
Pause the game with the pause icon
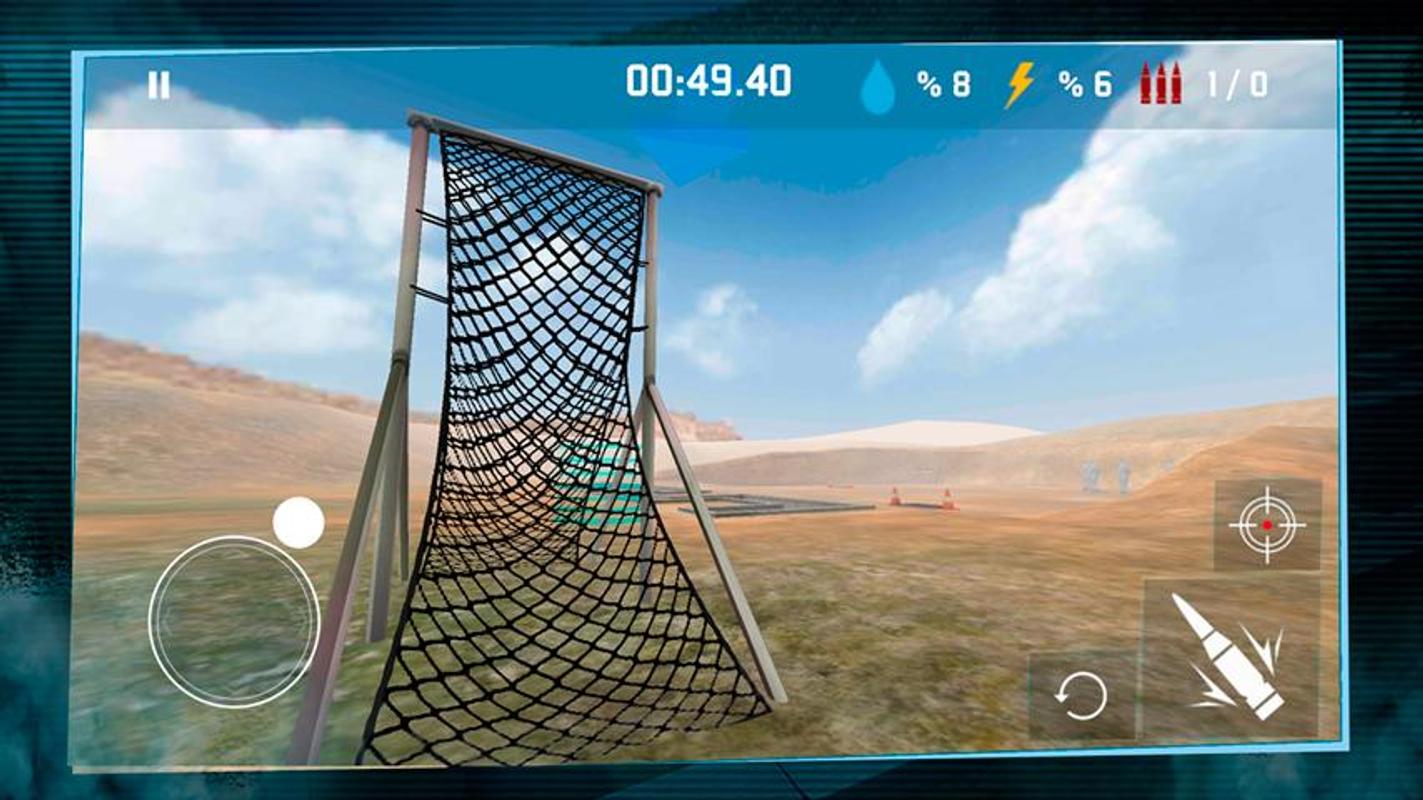[x=158, y=85]
